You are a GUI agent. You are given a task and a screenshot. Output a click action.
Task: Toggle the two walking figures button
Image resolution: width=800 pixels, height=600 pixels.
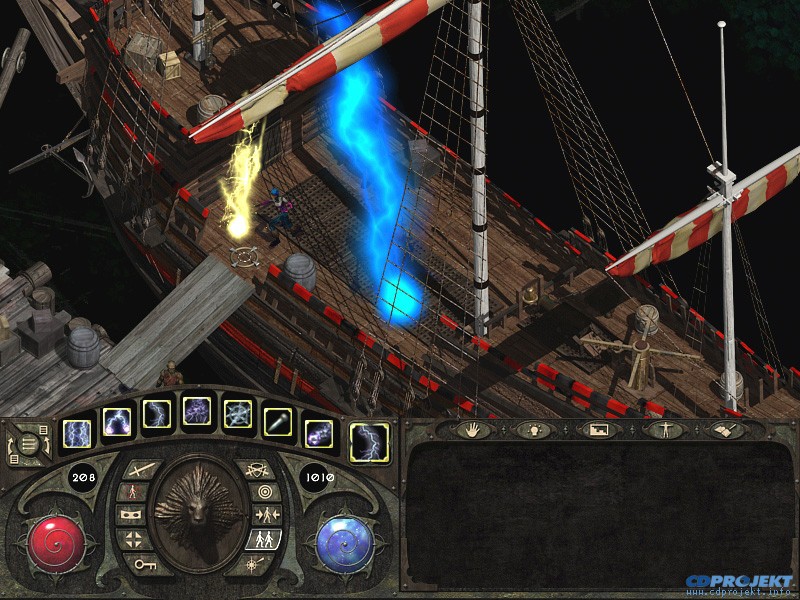point(265,540)
